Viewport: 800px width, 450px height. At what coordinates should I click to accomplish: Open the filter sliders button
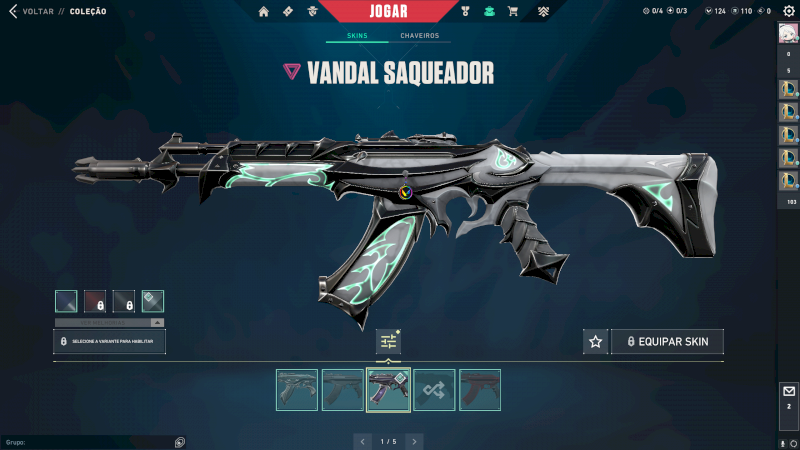click(389, 342)
